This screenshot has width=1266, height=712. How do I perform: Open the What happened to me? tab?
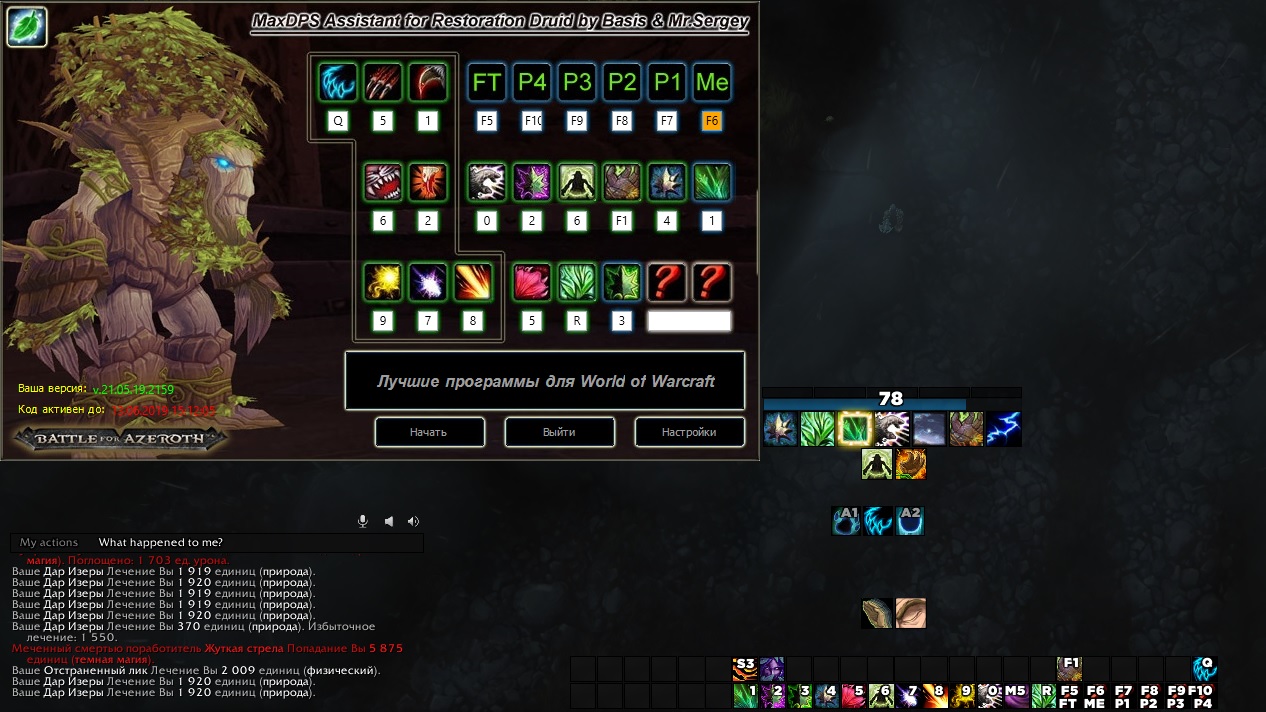pos(160,543)
